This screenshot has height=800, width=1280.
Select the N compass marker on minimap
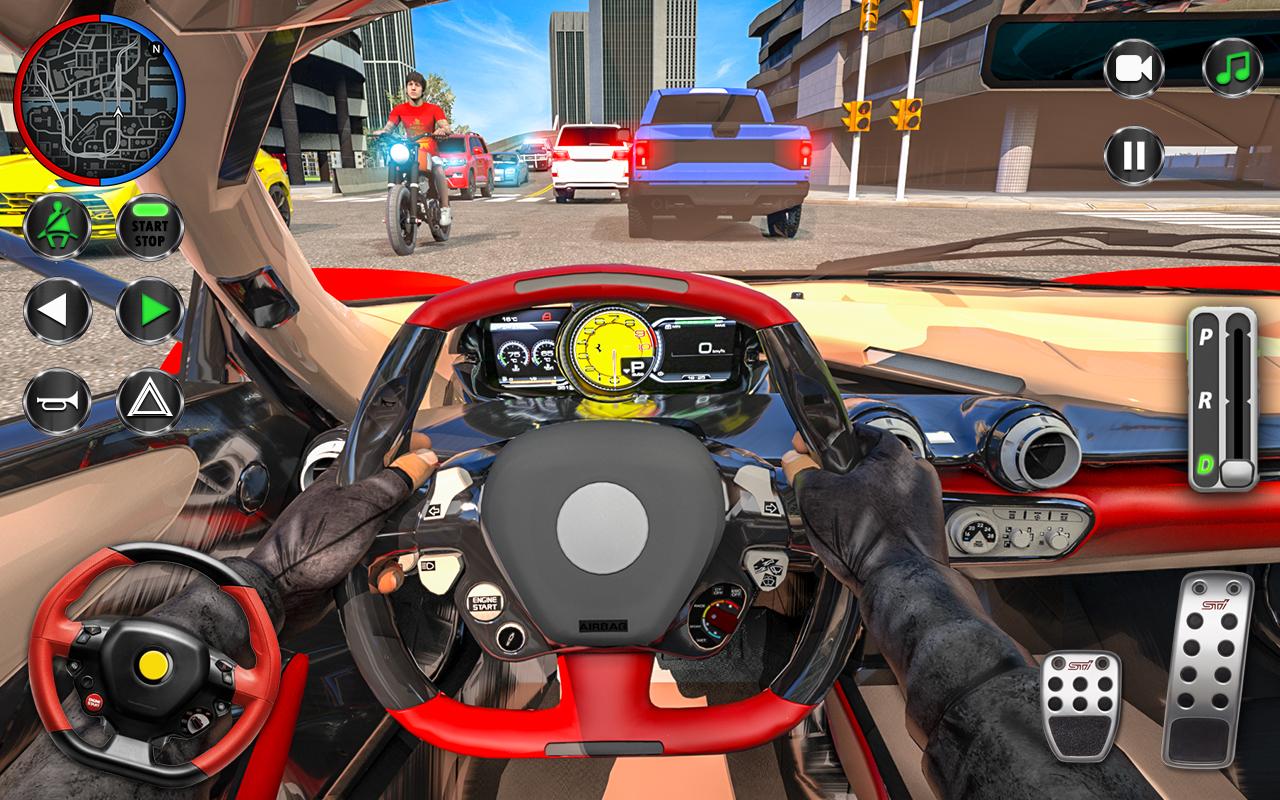[x=157, y=48]
